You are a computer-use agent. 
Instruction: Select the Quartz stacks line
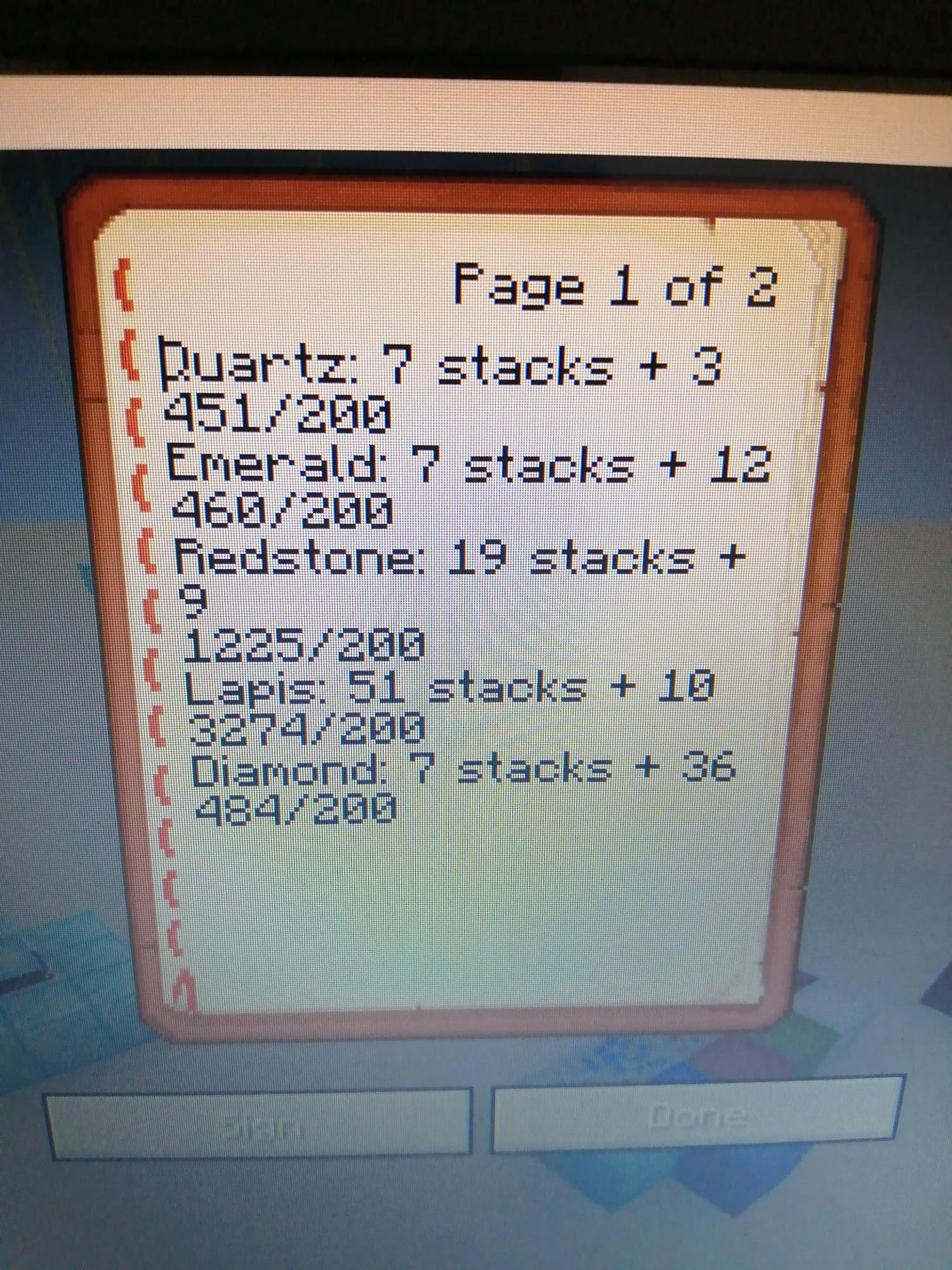tap(438, 368)
